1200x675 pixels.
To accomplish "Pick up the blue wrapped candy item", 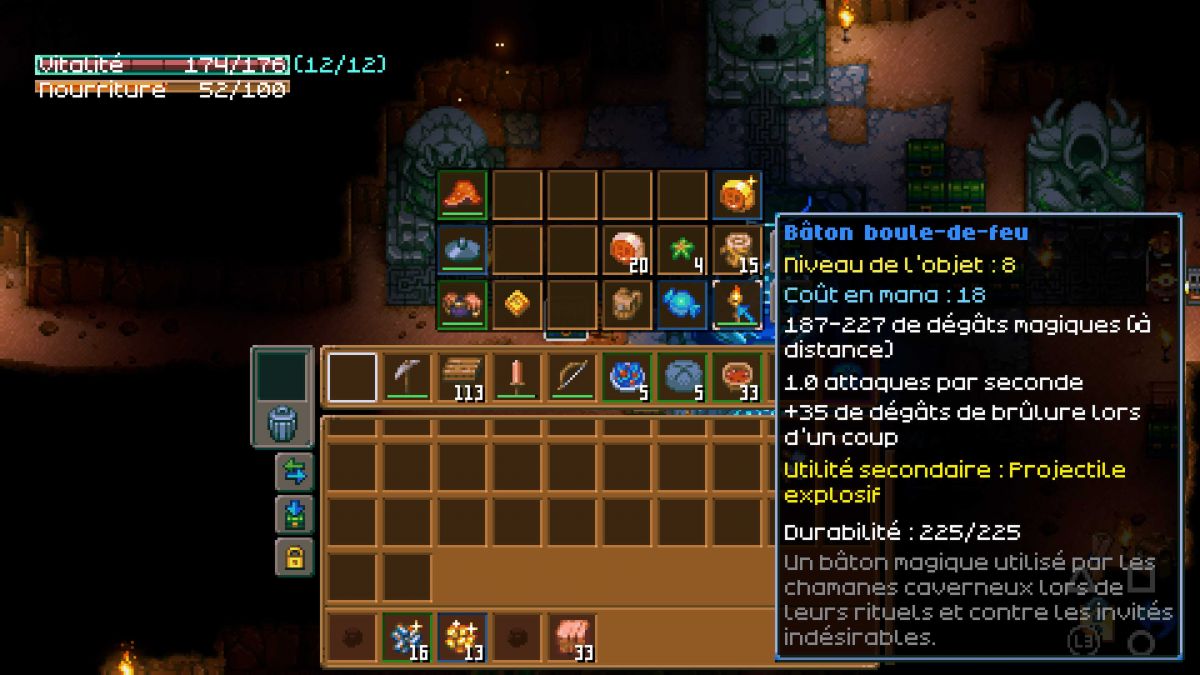I will 682,304.
